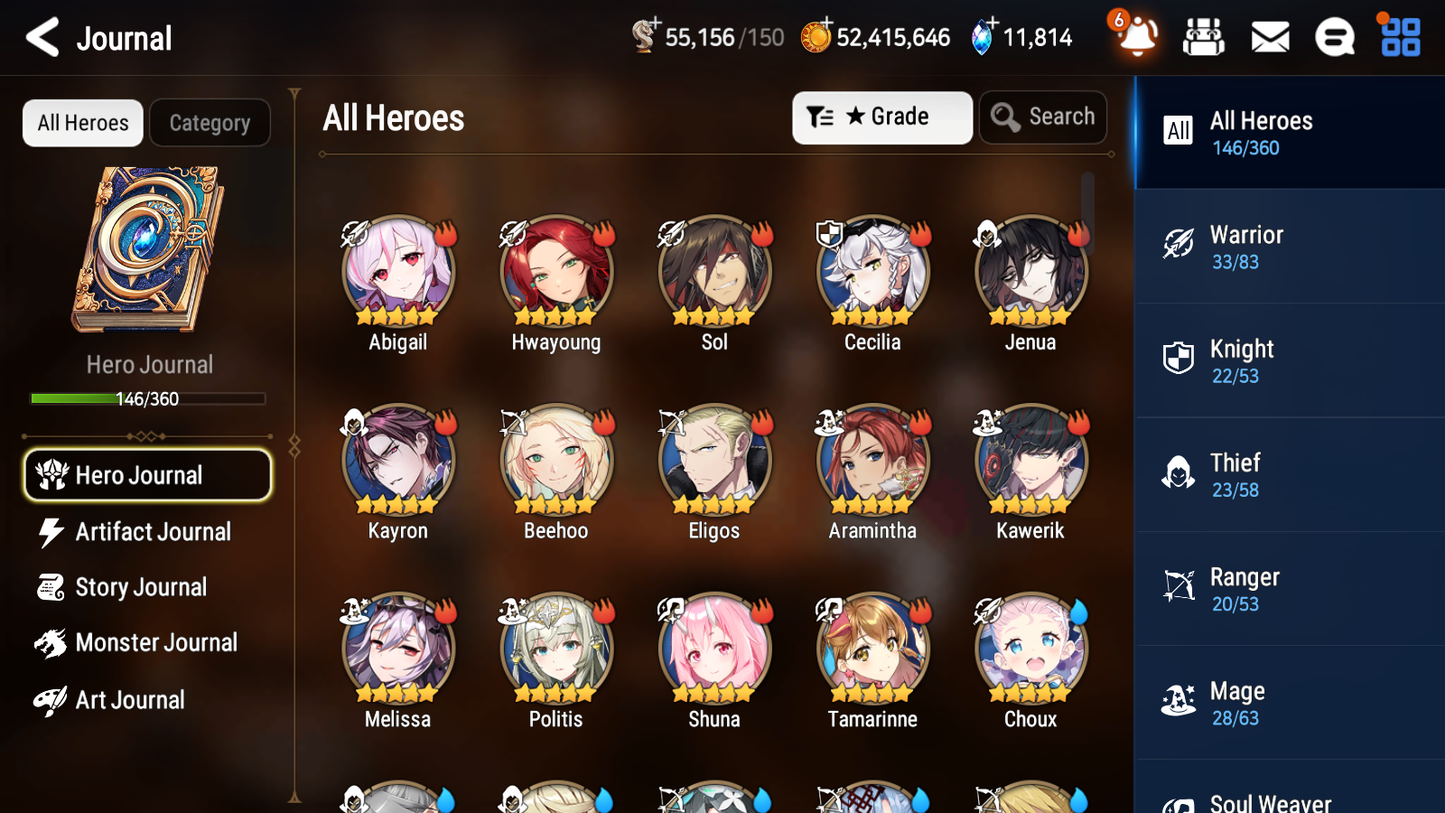
Task: Open the inventory chest icon
Action: (1203, 36)
